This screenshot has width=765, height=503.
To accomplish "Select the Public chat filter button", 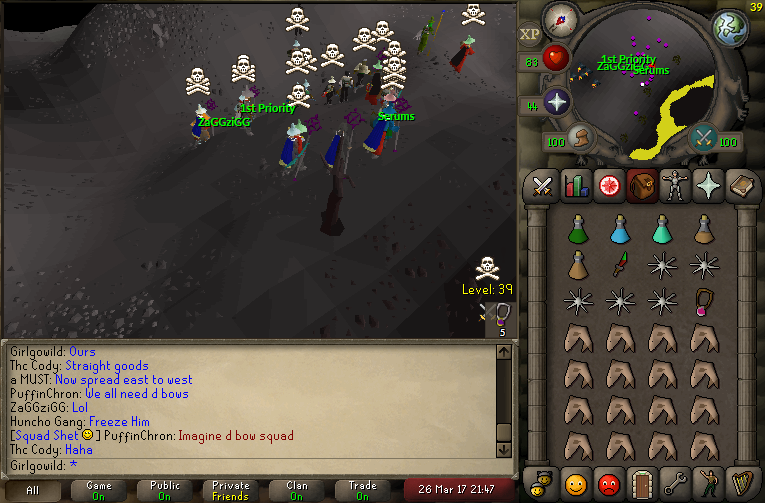I will point(165,490).
